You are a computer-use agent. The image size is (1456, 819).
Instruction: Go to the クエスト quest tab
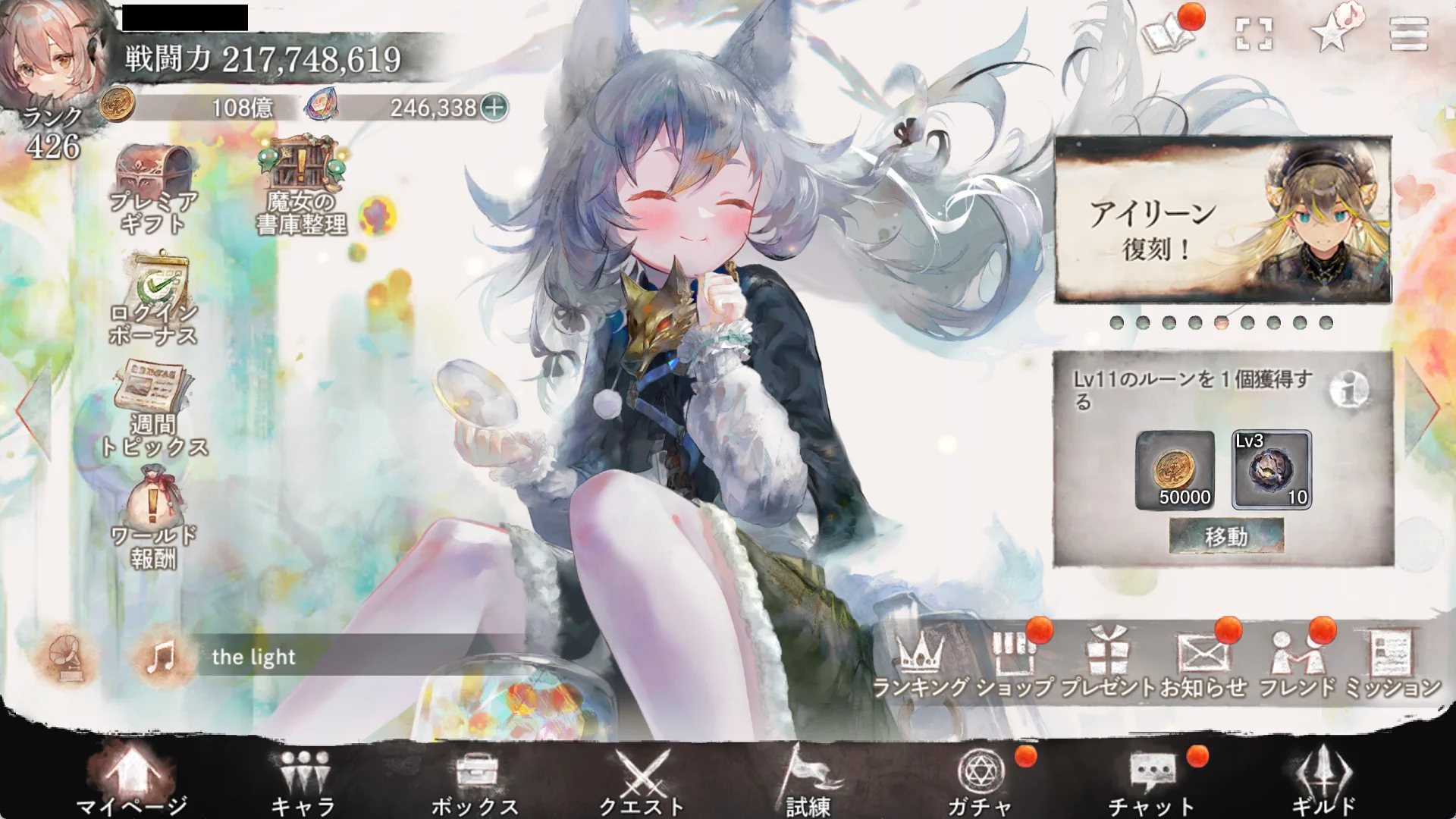pos(642,781)
